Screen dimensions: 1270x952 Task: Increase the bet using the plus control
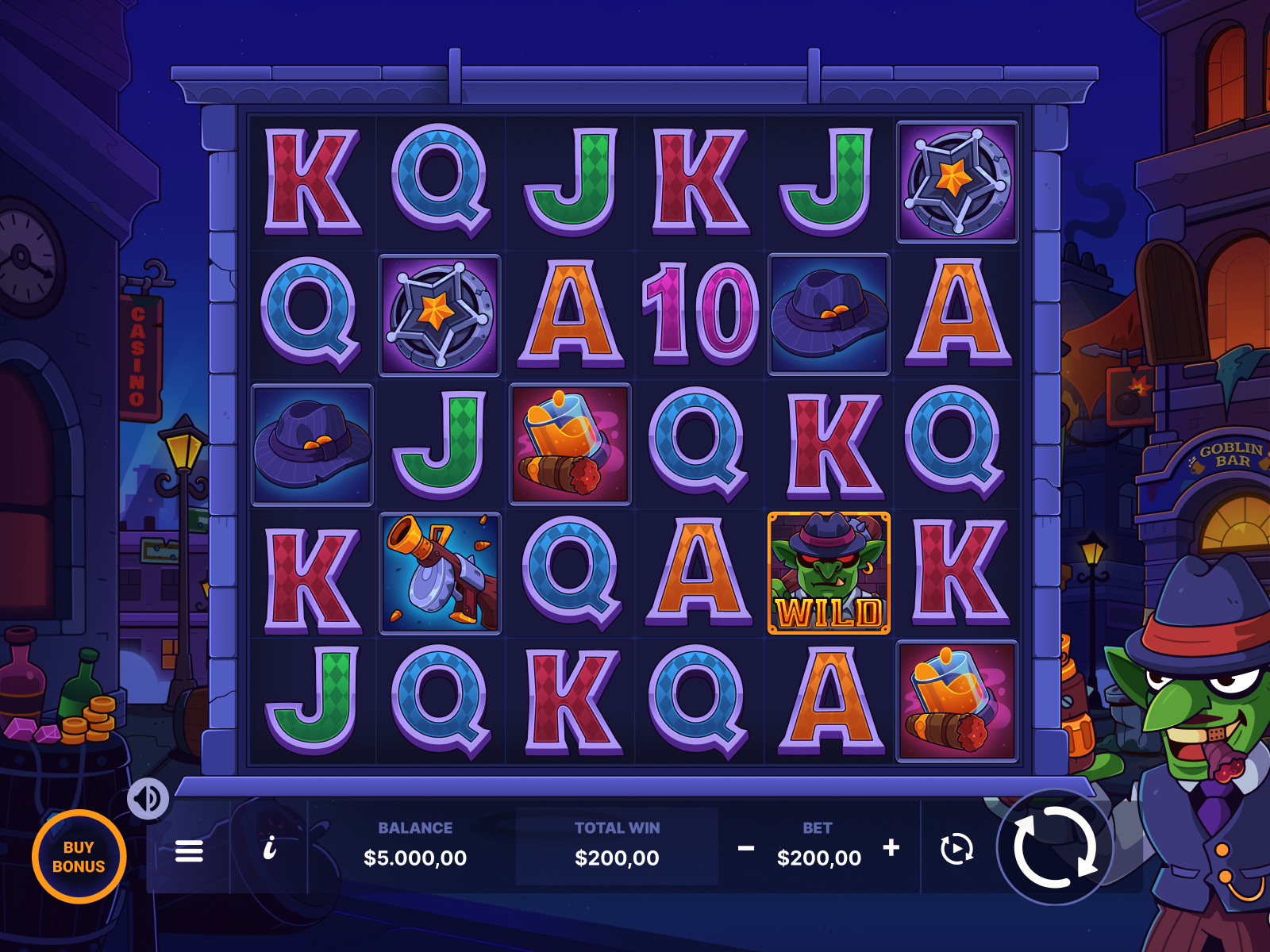pyautogui.click(x=891, y=847)
